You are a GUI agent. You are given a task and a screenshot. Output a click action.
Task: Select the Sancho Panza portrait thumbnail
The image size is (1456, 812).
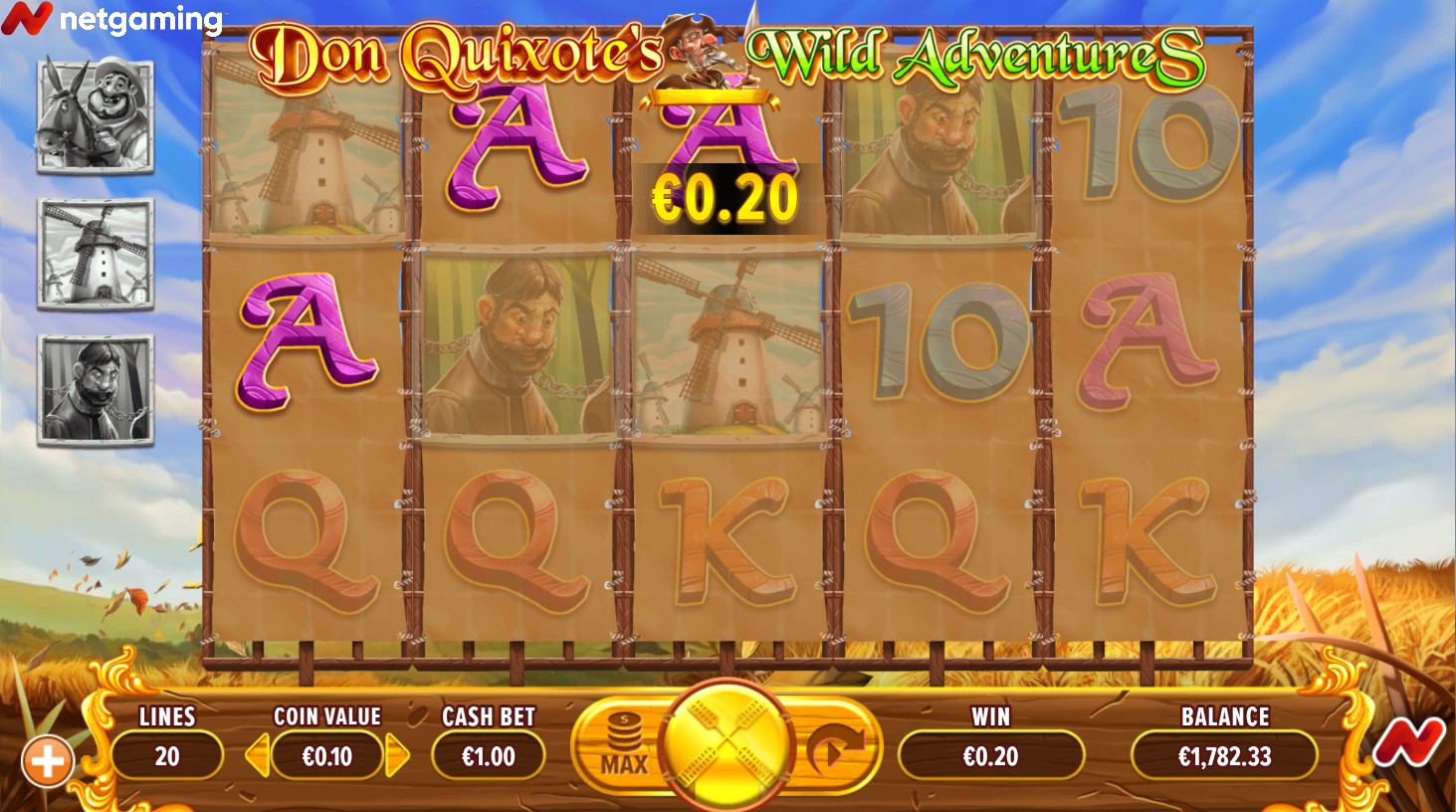96,114
